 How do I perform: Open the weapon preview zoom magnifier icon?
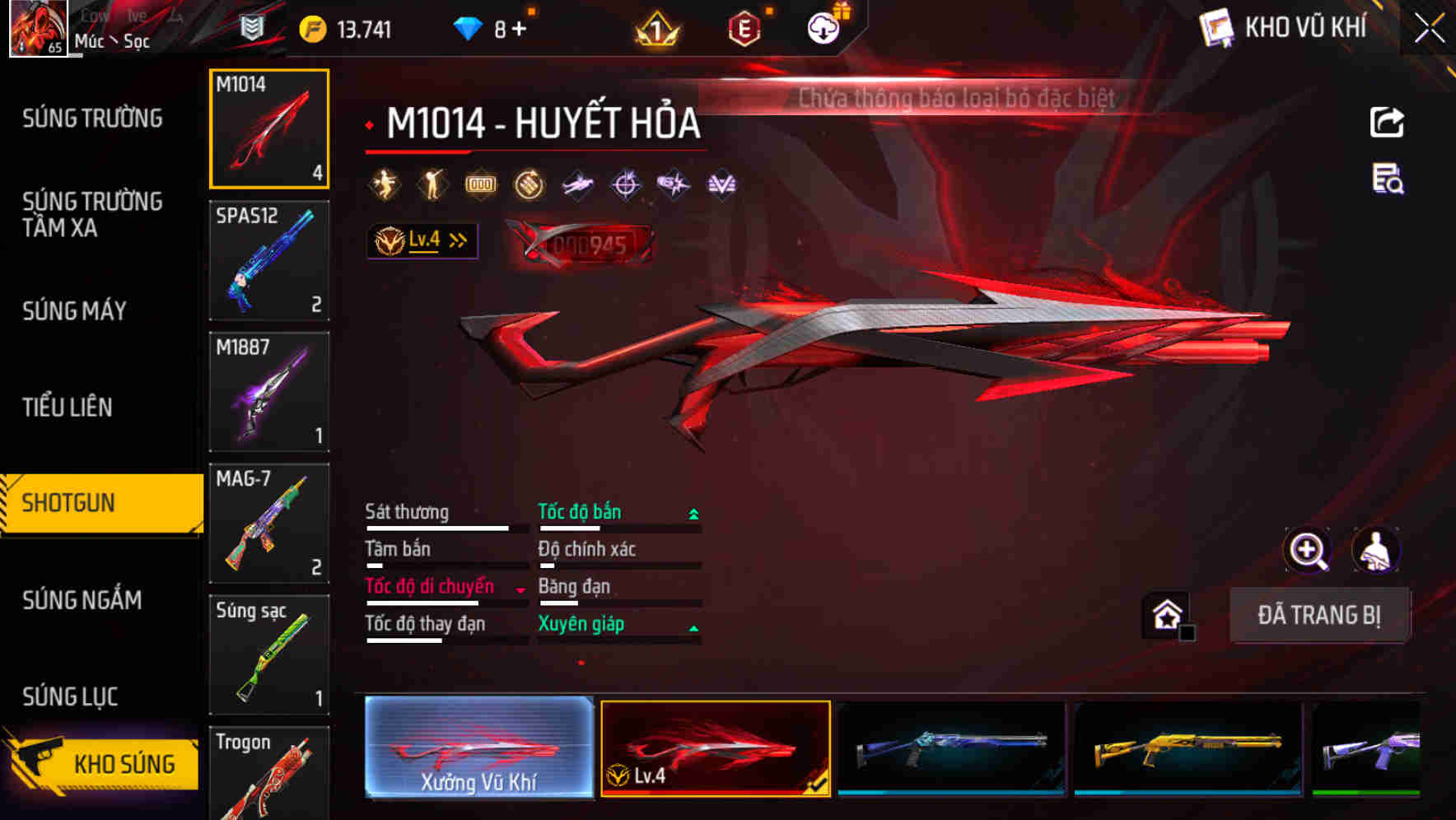coord(1307,550)
